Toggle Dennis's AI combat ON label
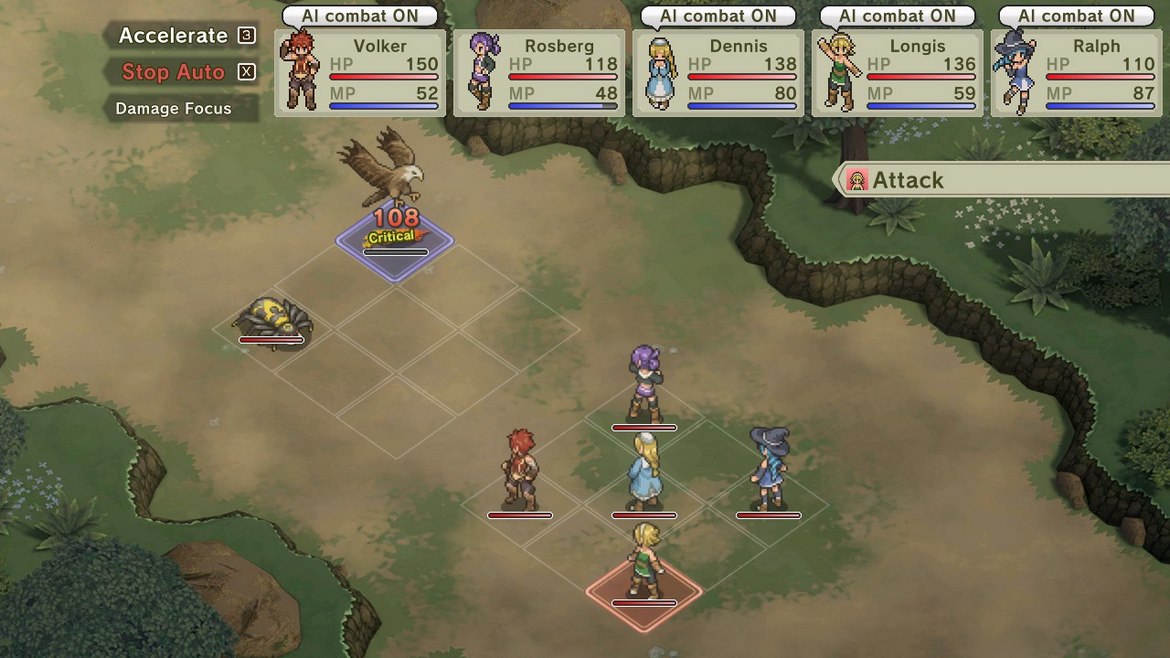 point(718,16)
